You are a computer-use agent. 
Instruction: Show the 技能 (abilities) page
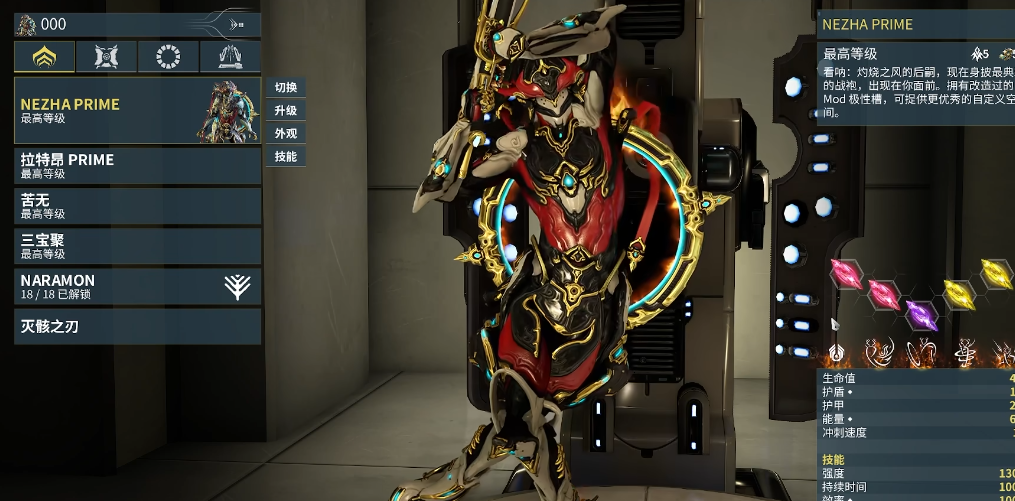(x=286, y=156)
